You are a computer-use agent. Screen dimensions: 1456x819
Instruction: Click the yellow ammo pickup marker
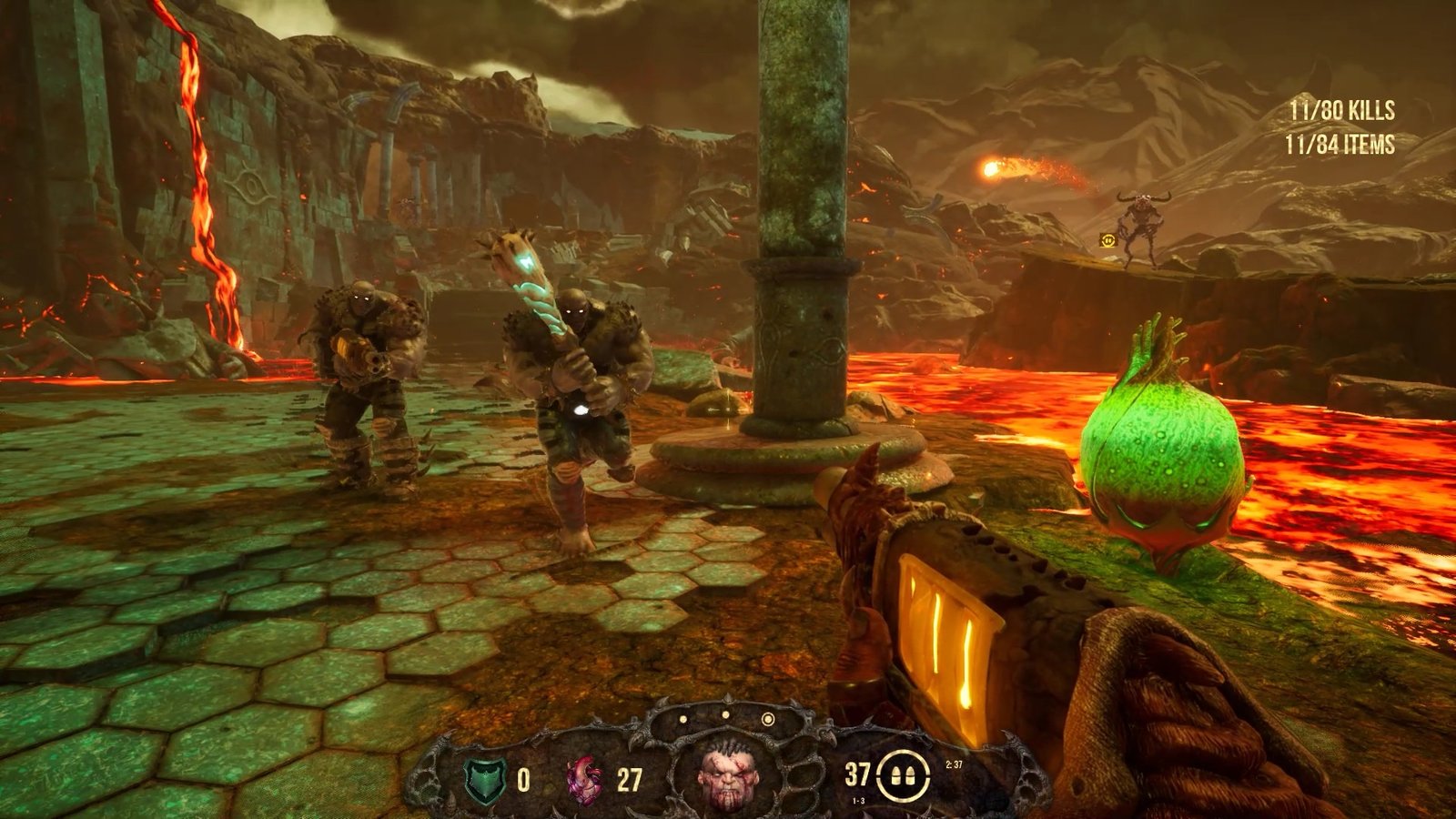(1107, 240)
